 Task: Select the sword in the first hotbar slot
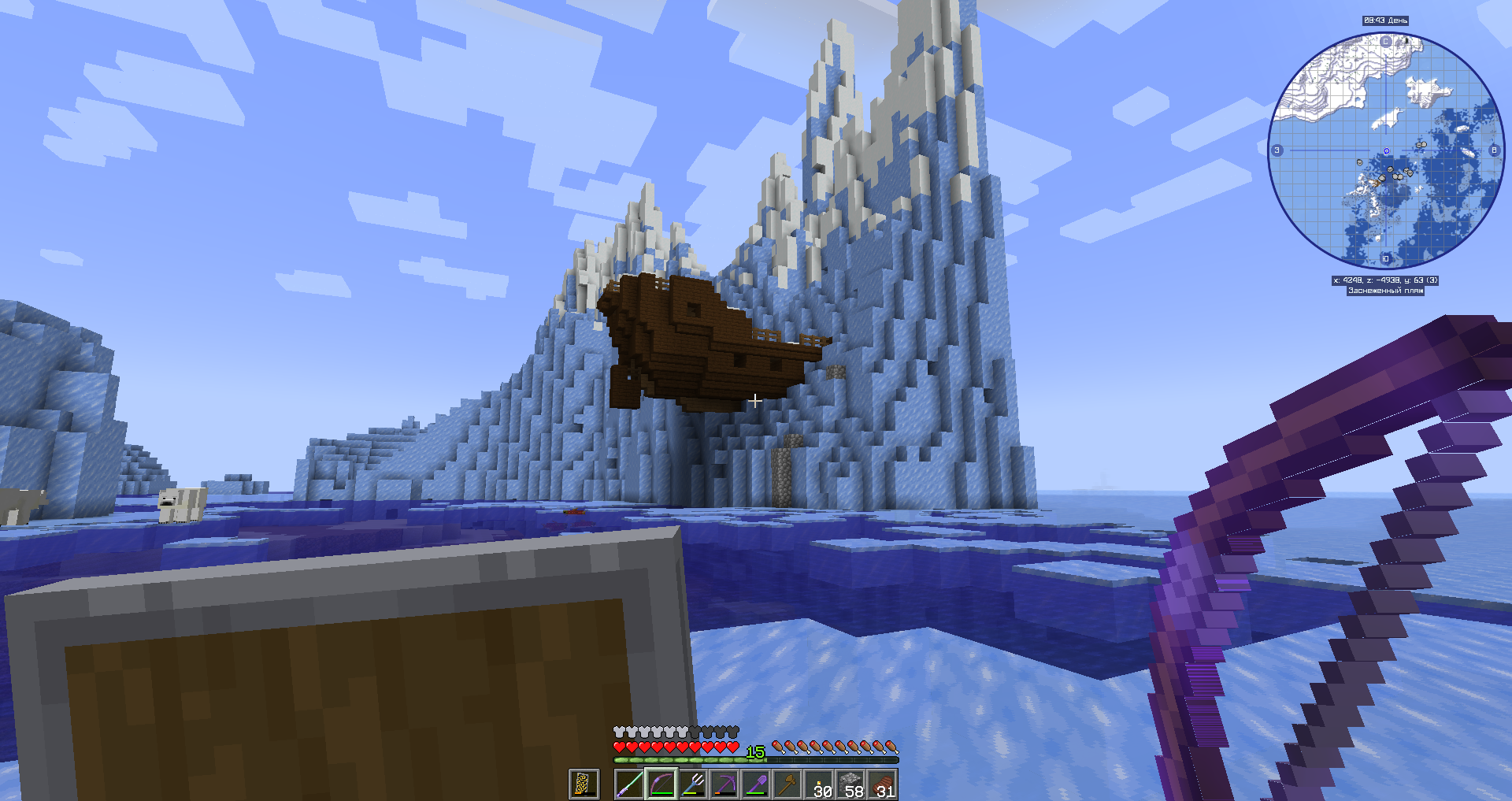630,784
